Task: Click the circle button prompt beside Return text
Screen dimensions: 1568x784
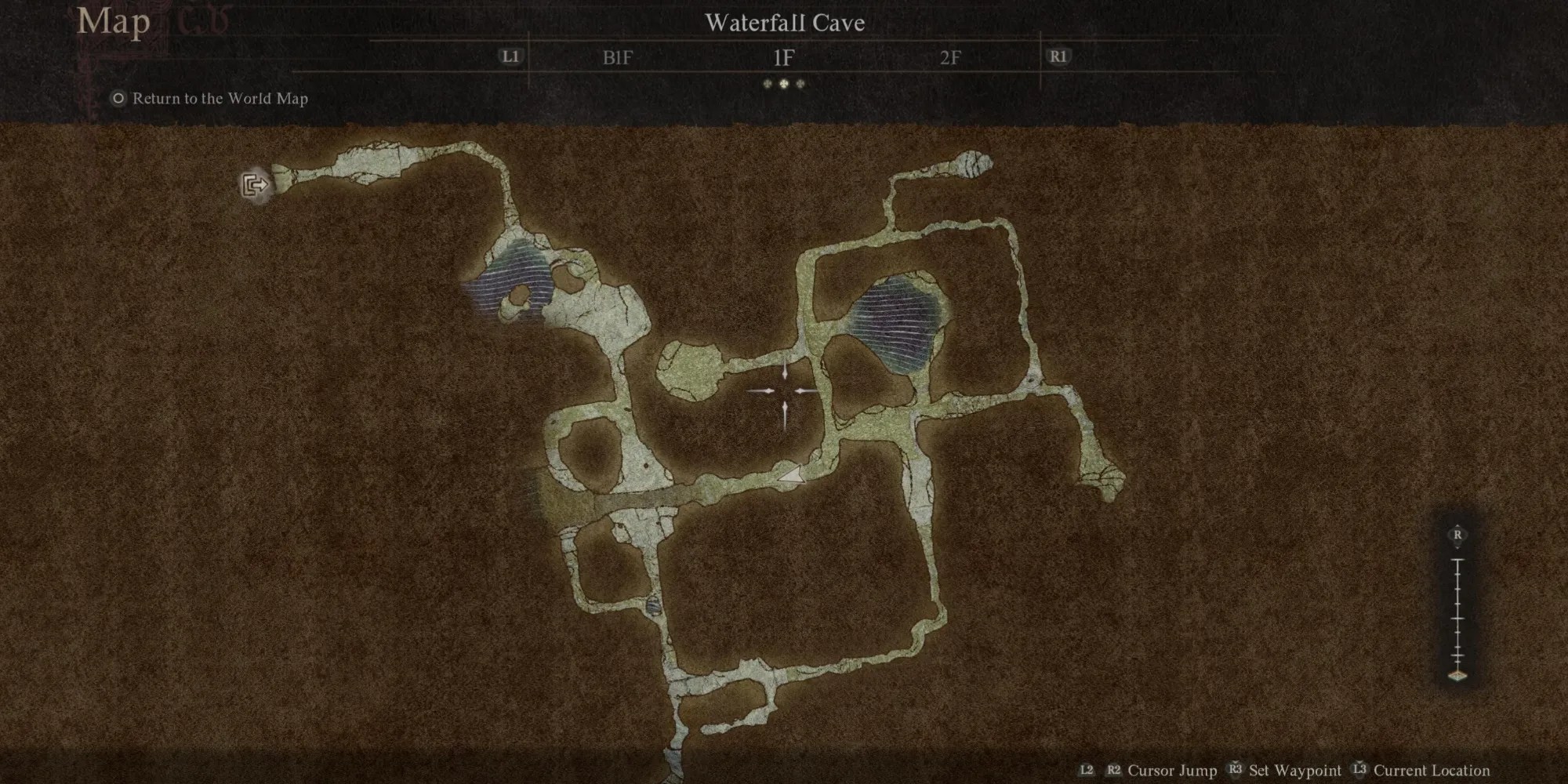Action: click(118, 99)
